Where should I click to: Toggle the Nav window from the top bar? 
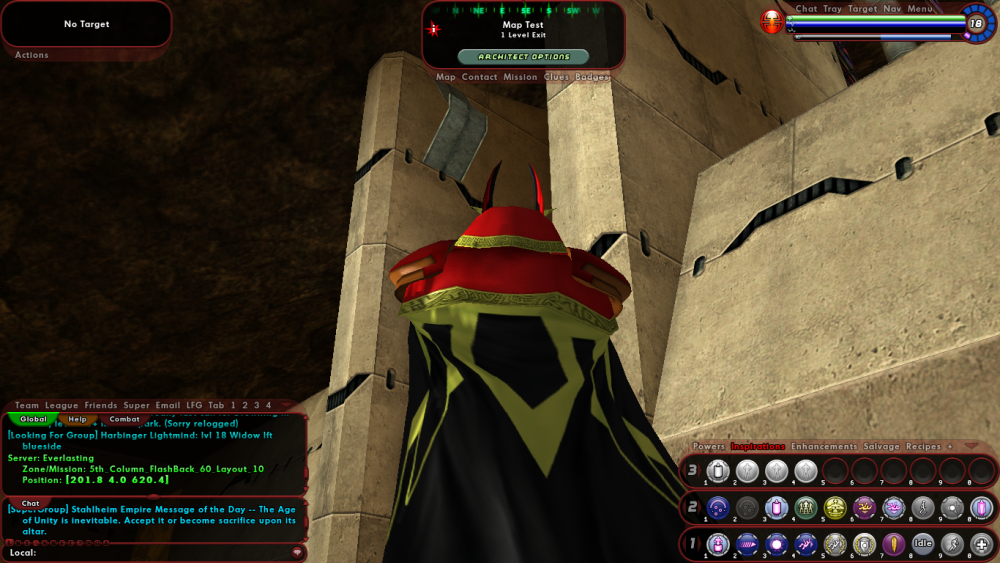892,9
